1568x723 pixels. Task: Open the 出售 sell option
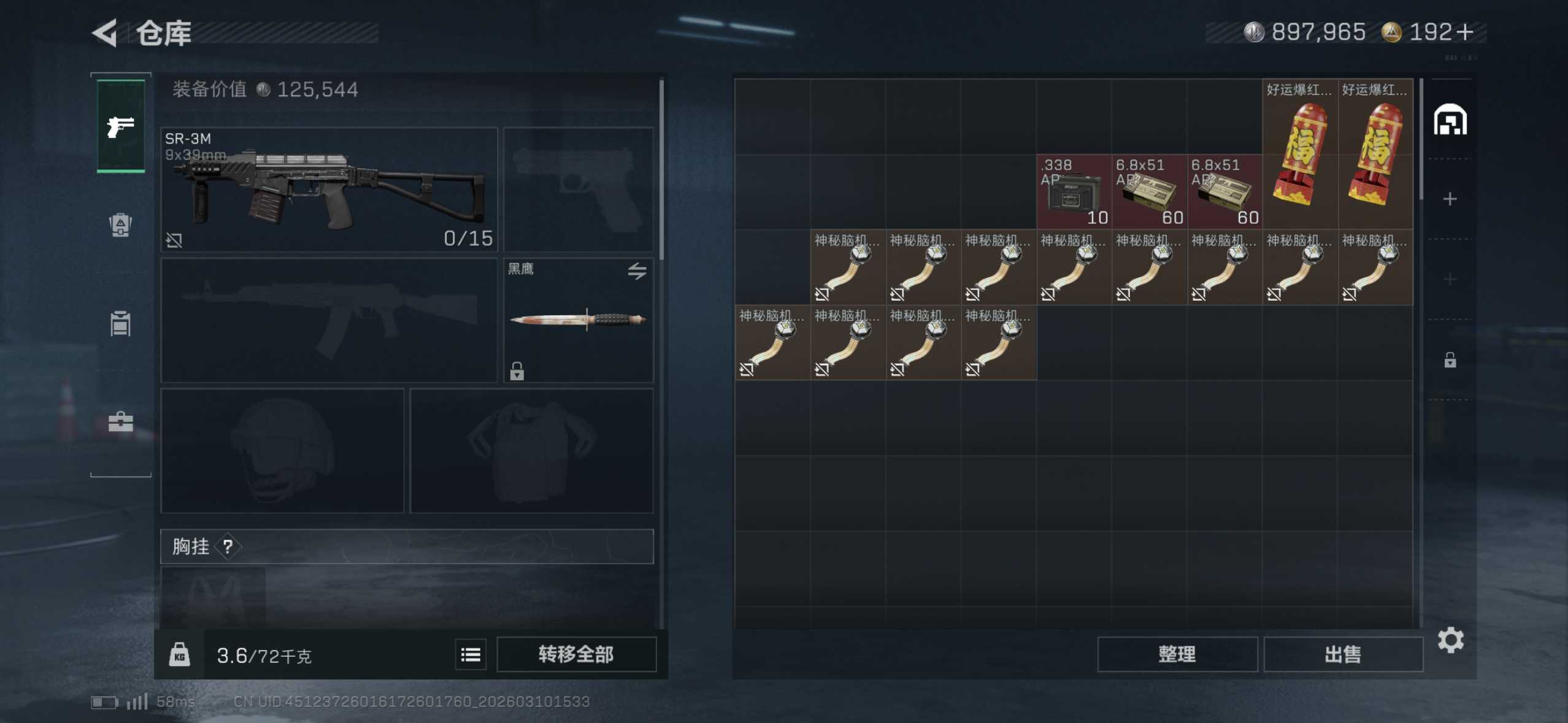[x=1343, y=654]
